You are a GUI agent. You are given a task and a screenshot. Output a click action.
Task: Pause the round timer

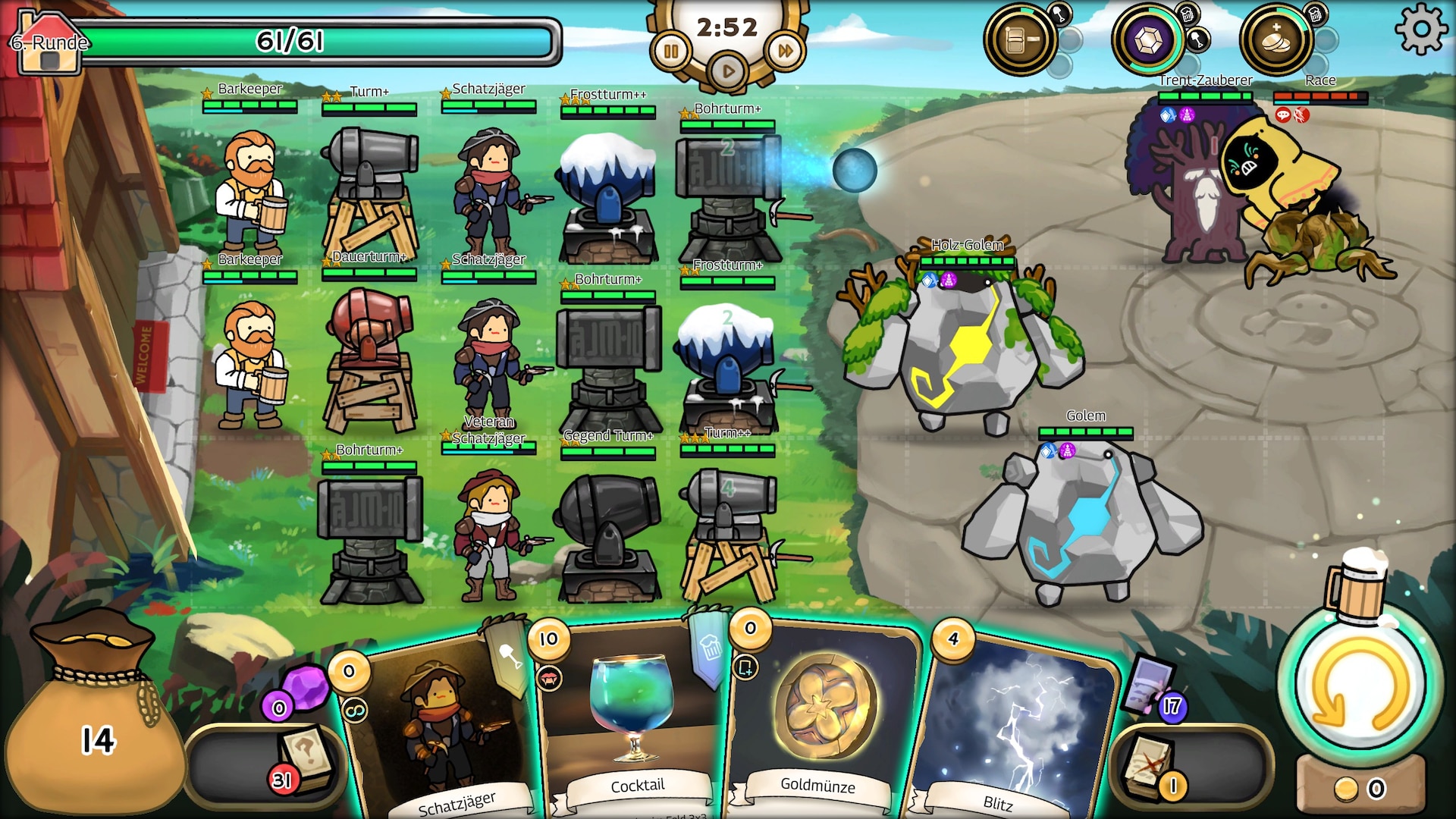(671, 52)
